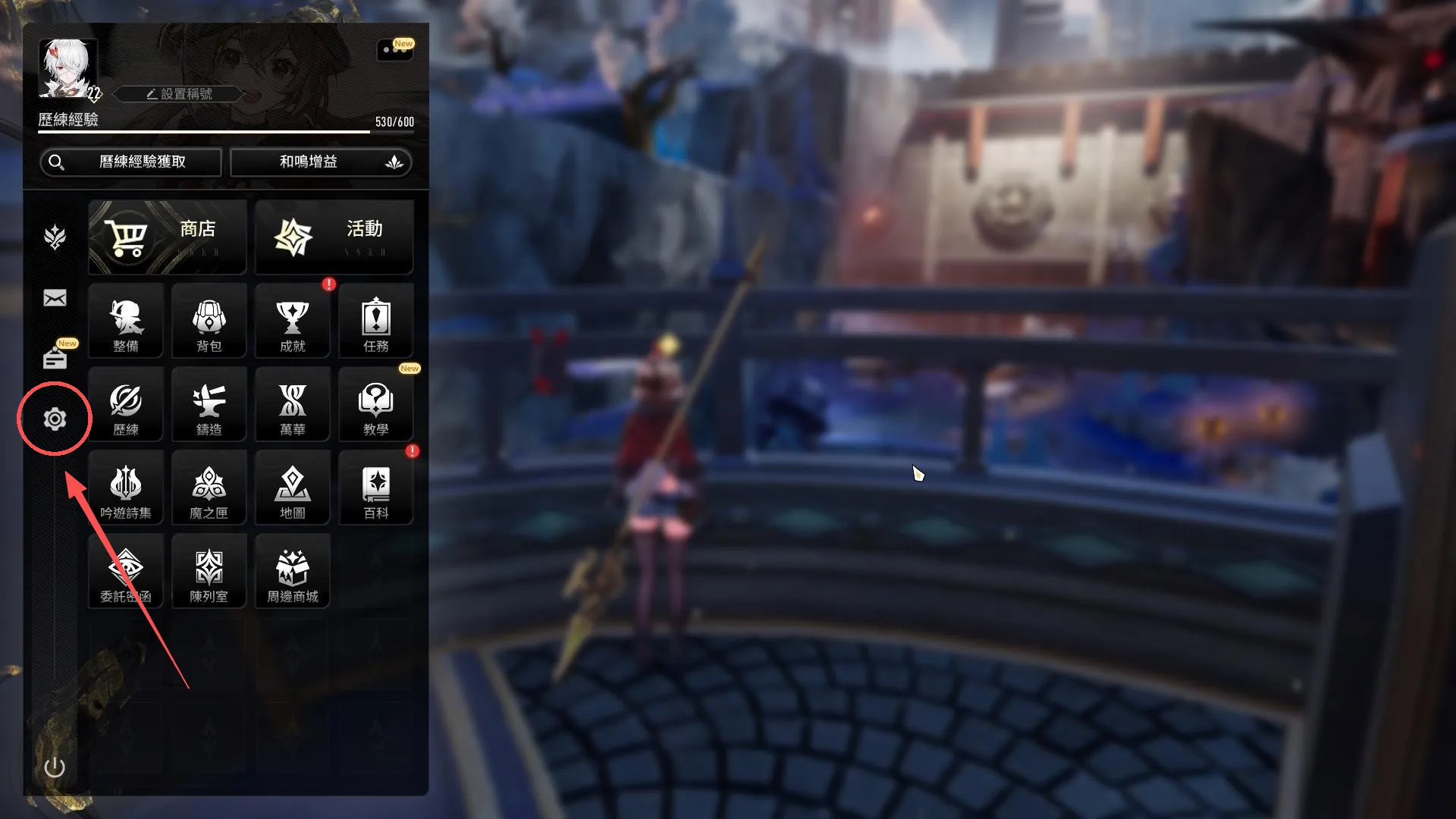Select the 萬華 tile
Screen dimensions: 1456x819
point(293,405)
